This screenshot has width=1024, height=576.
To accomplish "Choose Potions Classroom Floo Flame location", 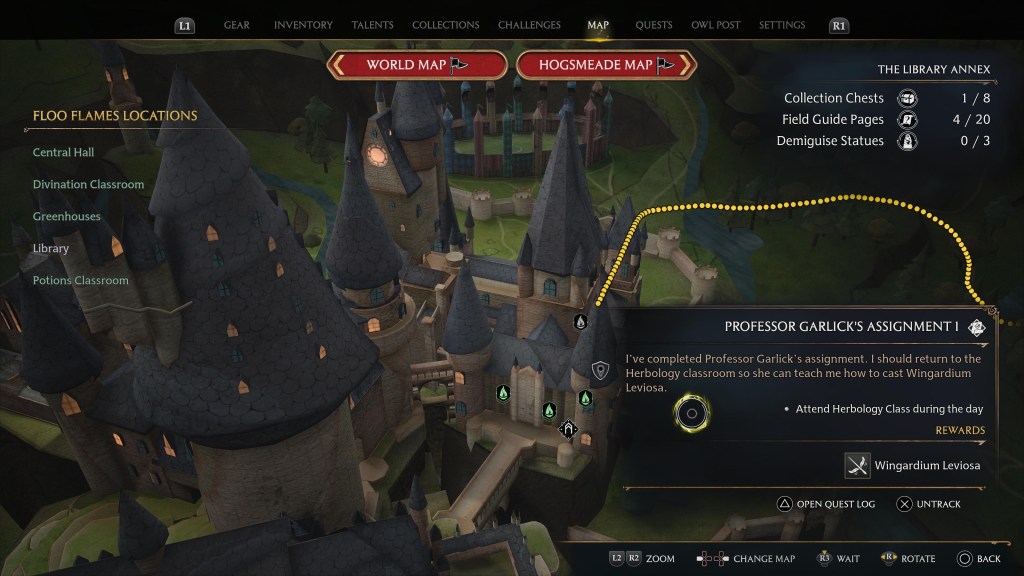I will pos(80,281).
